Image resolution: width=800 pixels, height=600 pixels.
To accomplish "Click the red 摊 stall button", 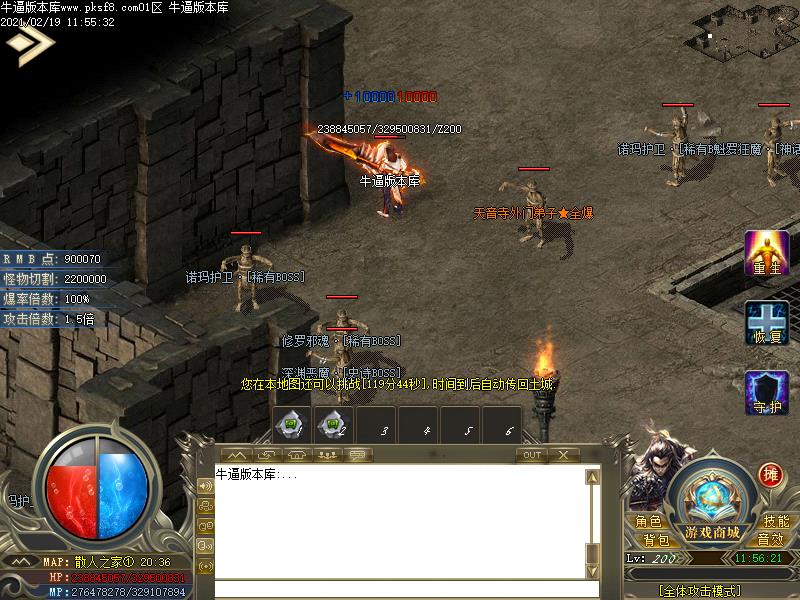I will [x=769, y=474].
